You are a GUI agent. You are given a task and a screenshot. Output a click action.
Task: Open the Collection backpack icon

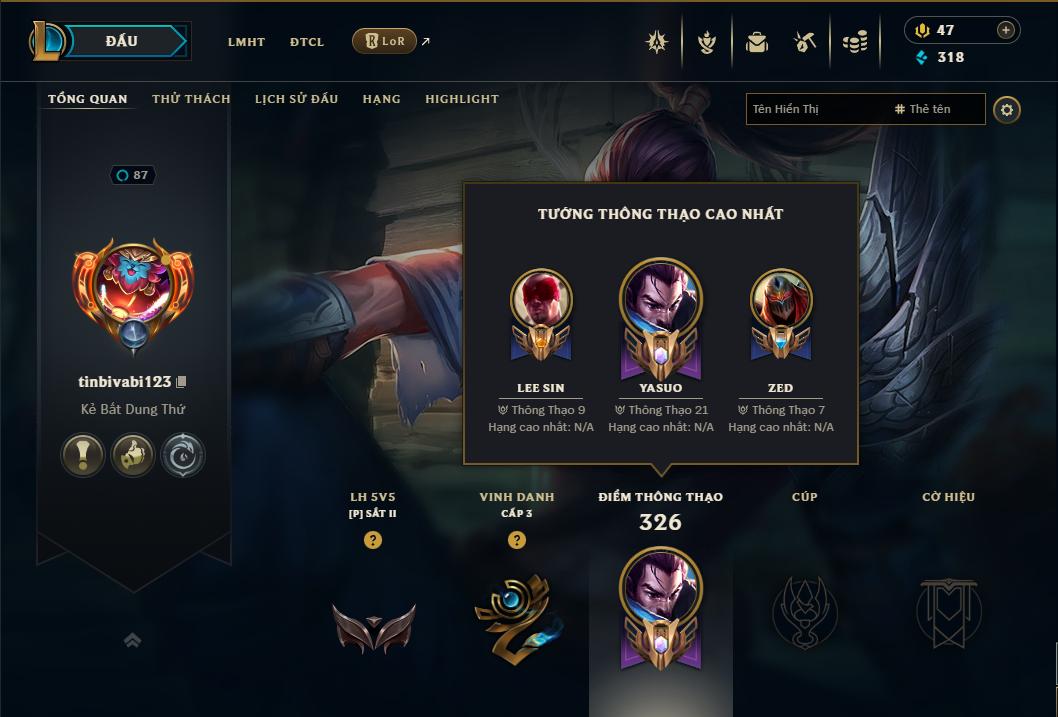pyautogui.click(x=757, y=42)
